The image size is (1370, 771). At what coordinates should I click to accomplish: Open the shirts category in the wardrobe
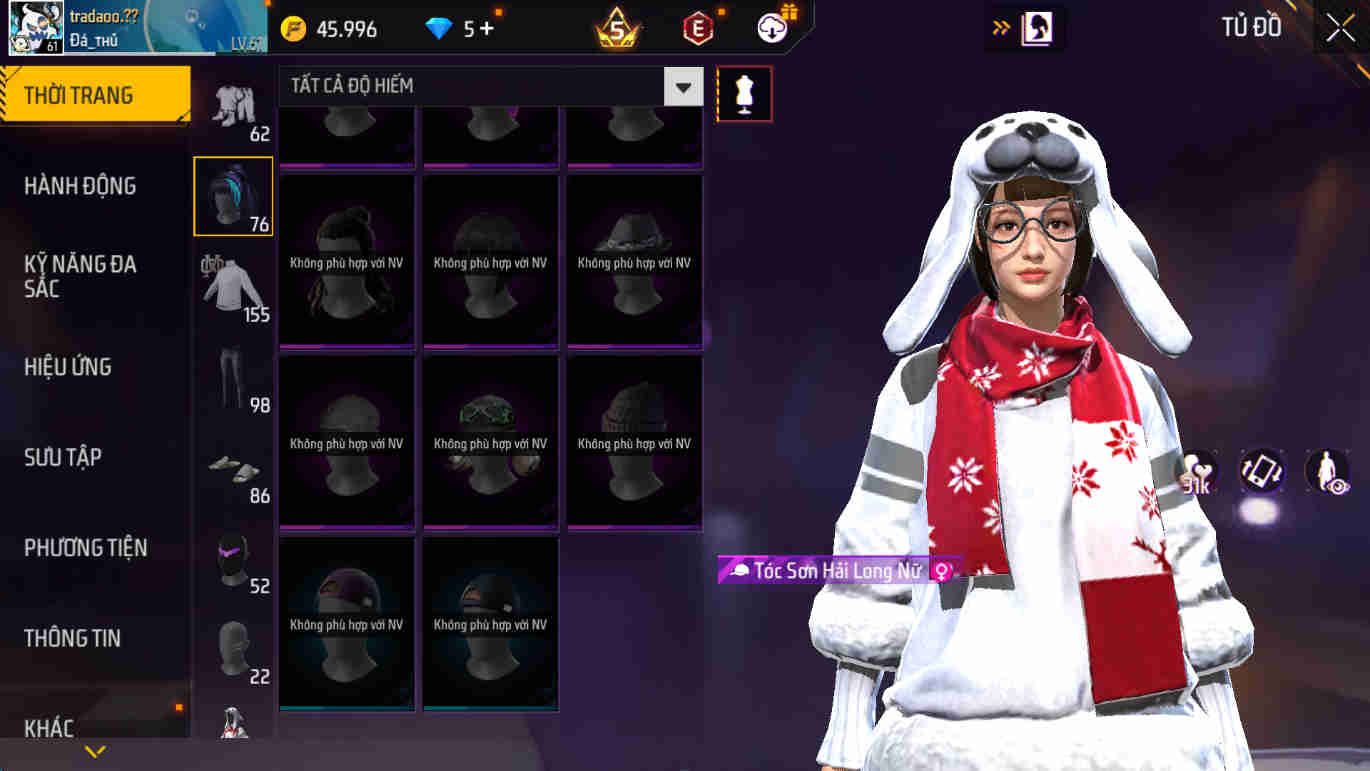click(x=235, y=285)
